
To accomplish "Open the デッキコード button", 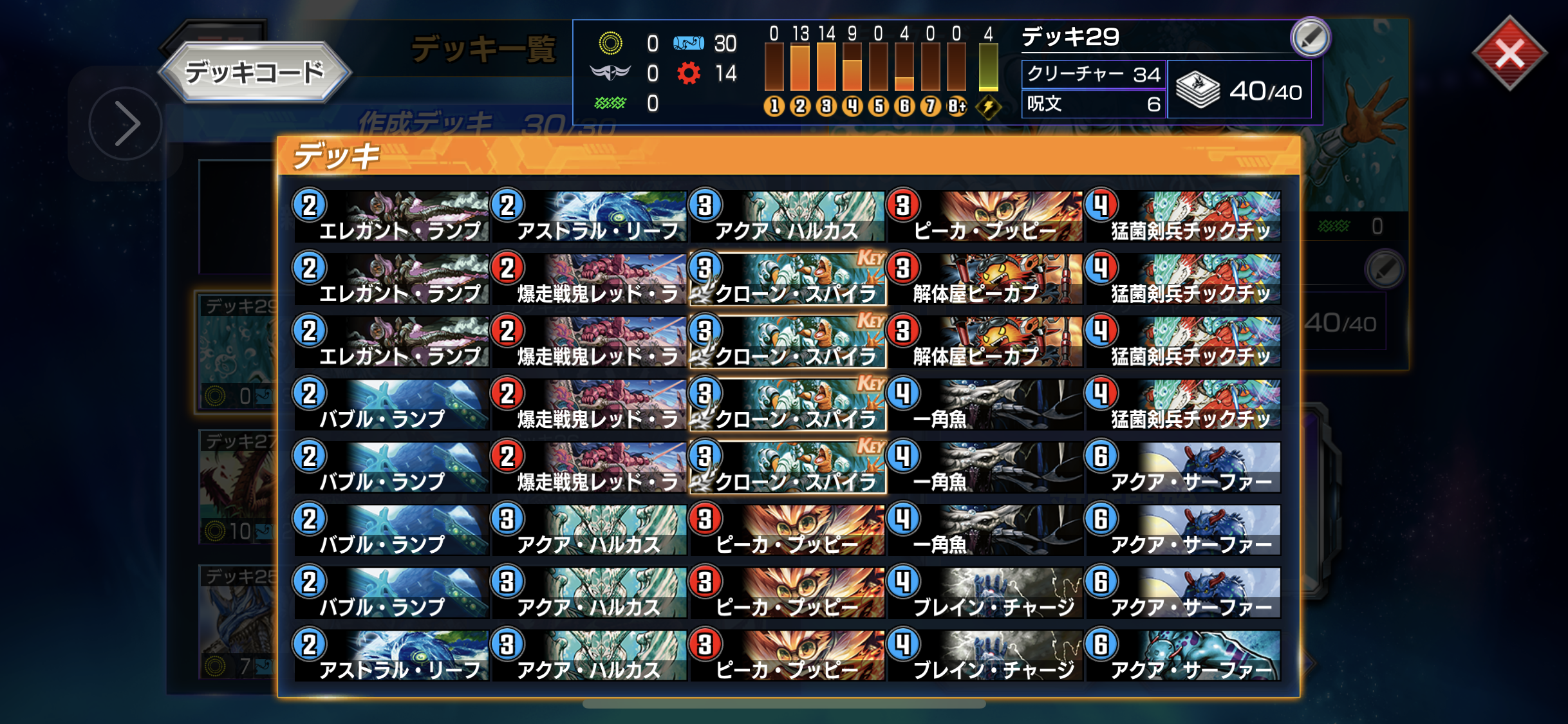I will (x=254, y=72).
